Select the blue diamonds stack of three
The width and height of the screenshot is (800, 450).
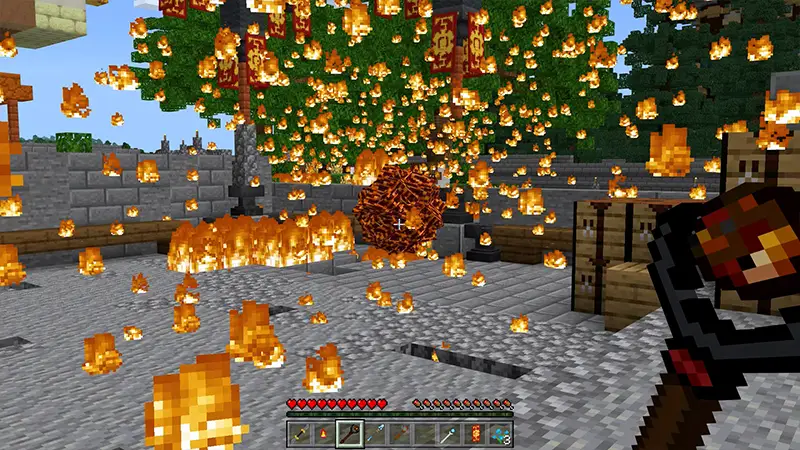[500, 433]
